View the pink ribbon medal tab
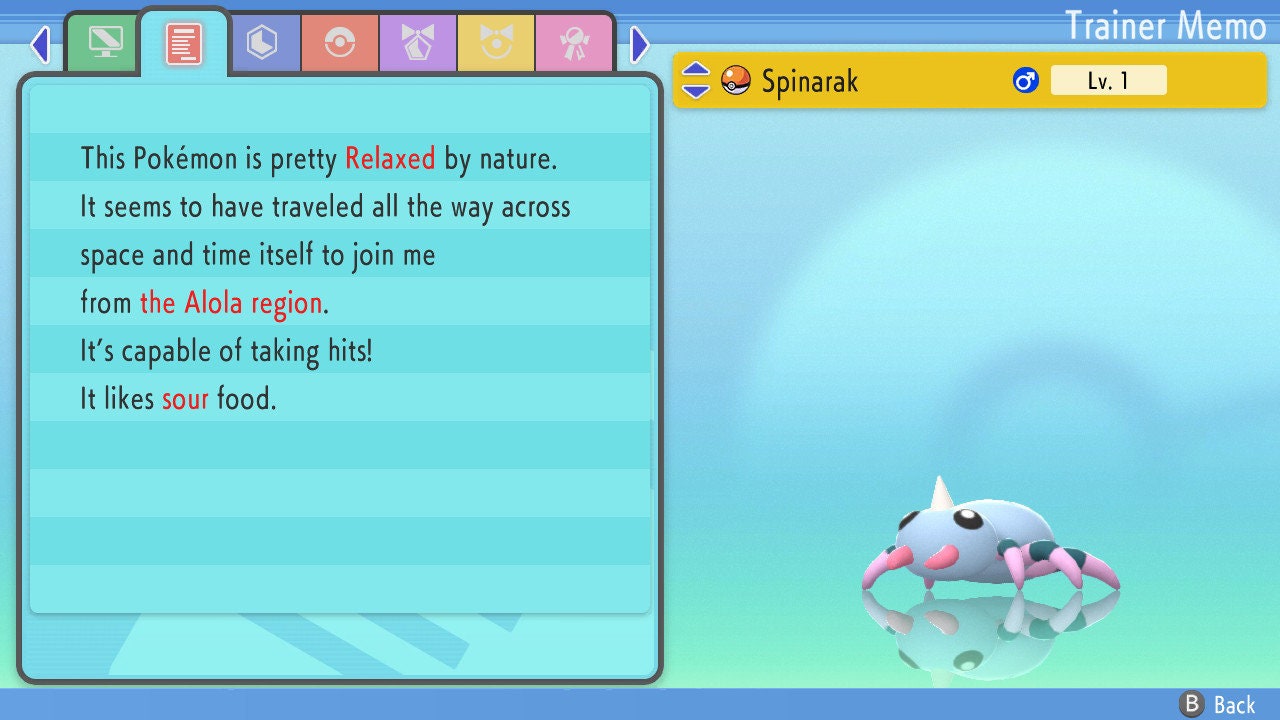Screen dimensions: 1280x720 click(x=574, y=43)
